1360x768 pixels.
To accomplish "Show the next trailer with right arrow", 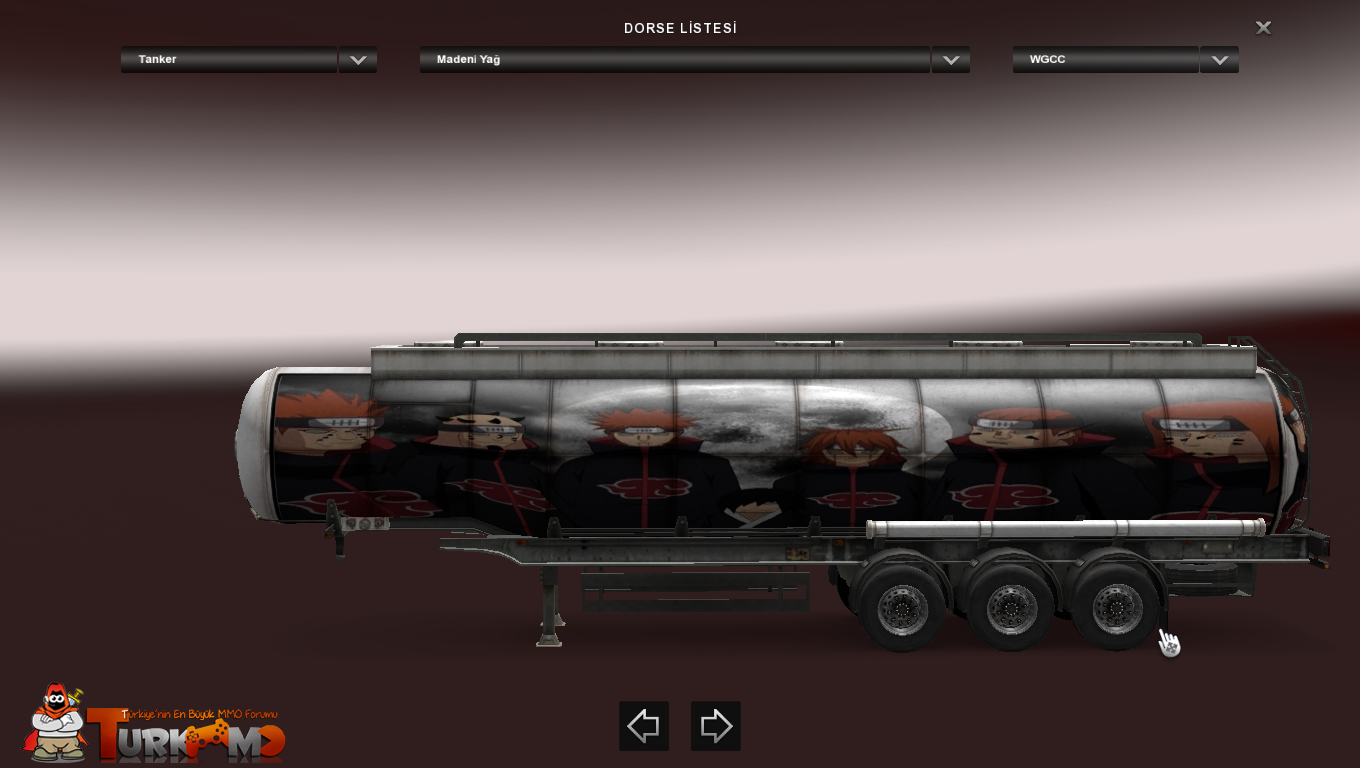I will tap(716, 726).
